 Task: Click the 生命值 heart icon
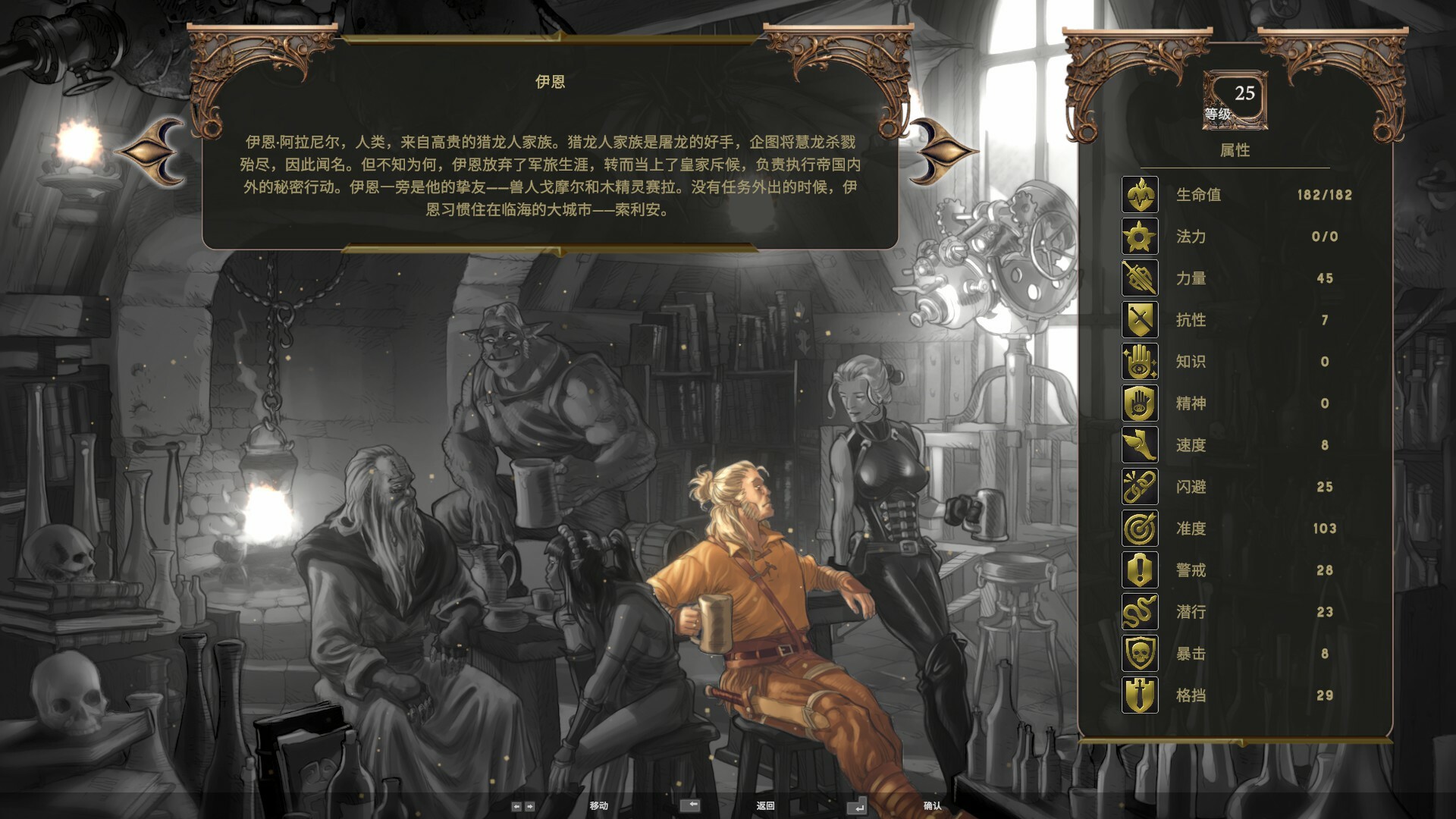[x=1139, y=194]
